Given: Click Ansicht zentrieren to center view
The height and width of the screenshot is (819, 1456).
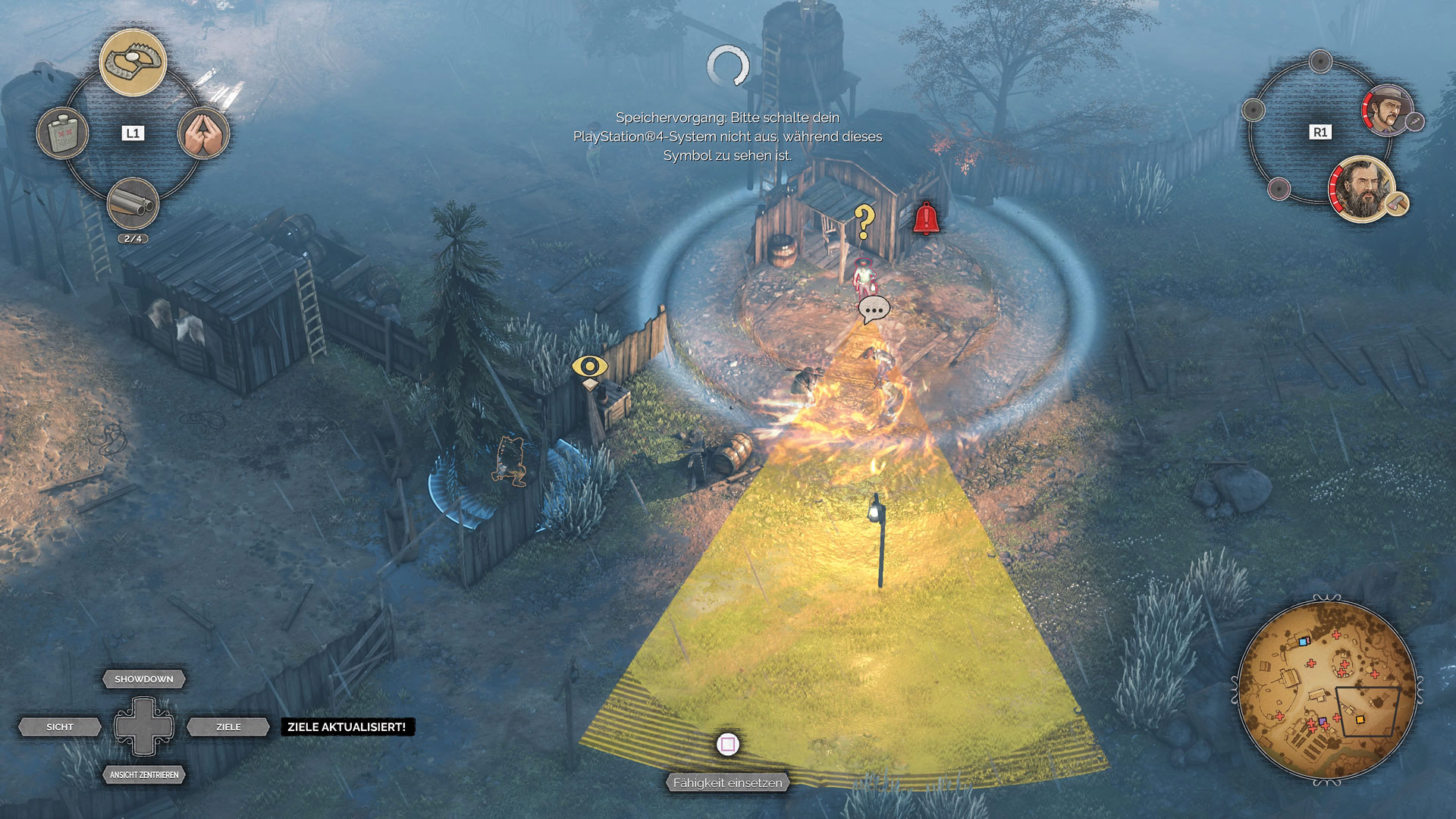Looking at the screenshot, I should [x=144, y=775].
